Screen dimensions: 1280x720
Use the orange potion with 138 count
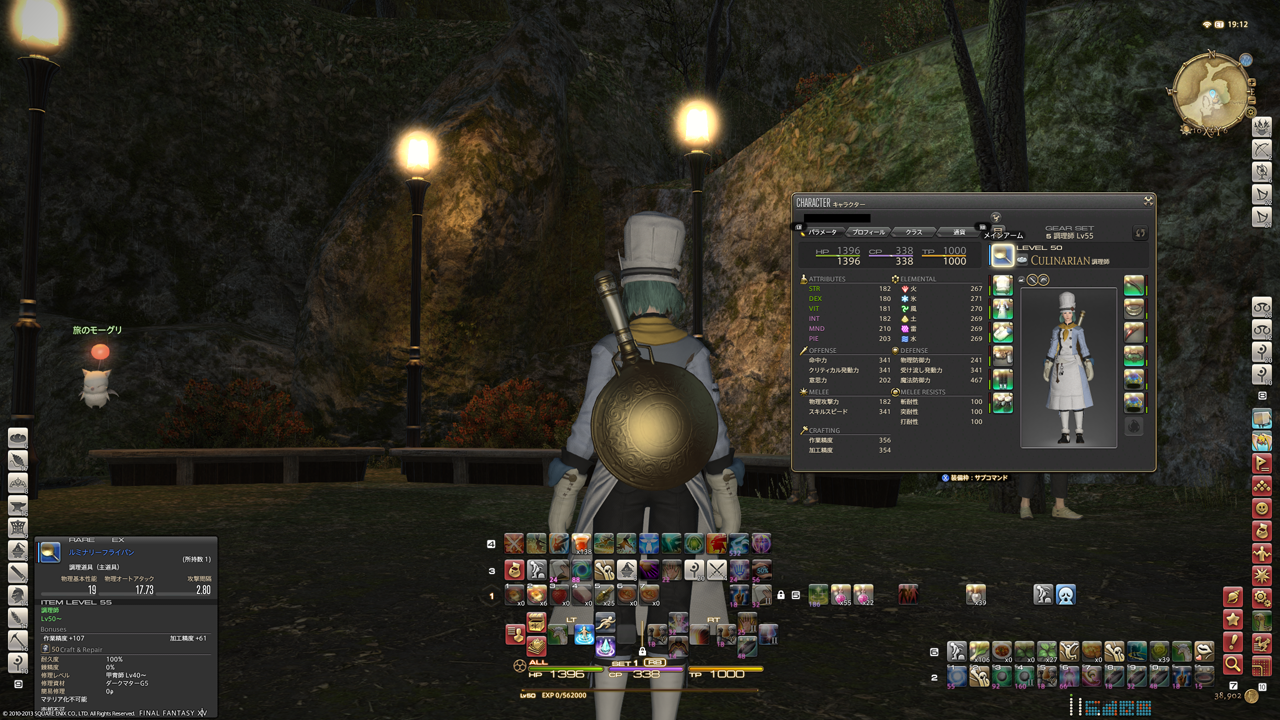tap(582, 545)
